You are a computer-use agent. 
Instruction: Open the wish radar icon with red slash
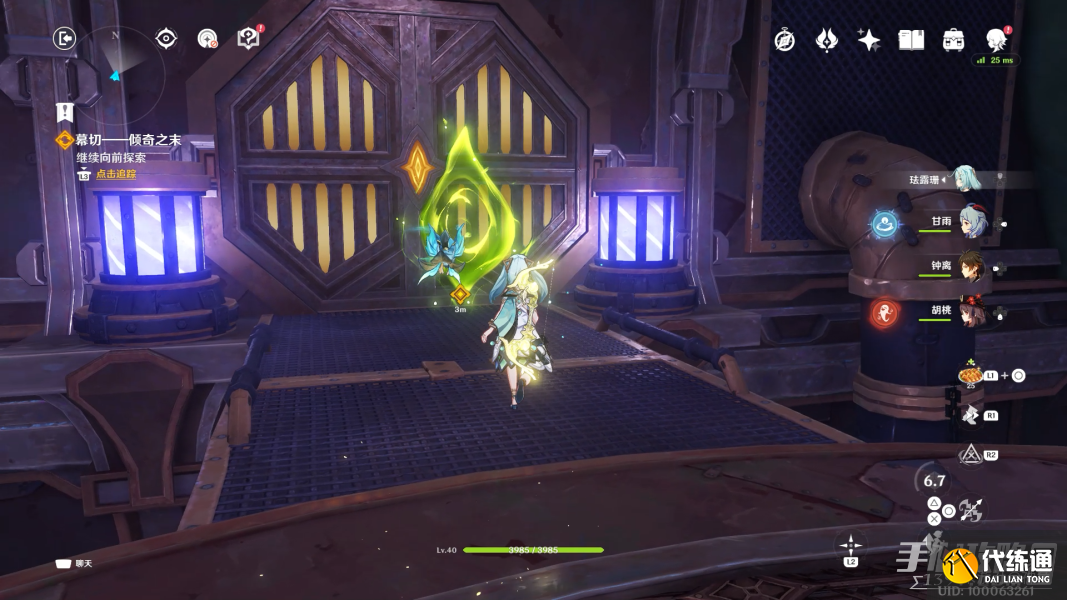click(x=207, y=39)
